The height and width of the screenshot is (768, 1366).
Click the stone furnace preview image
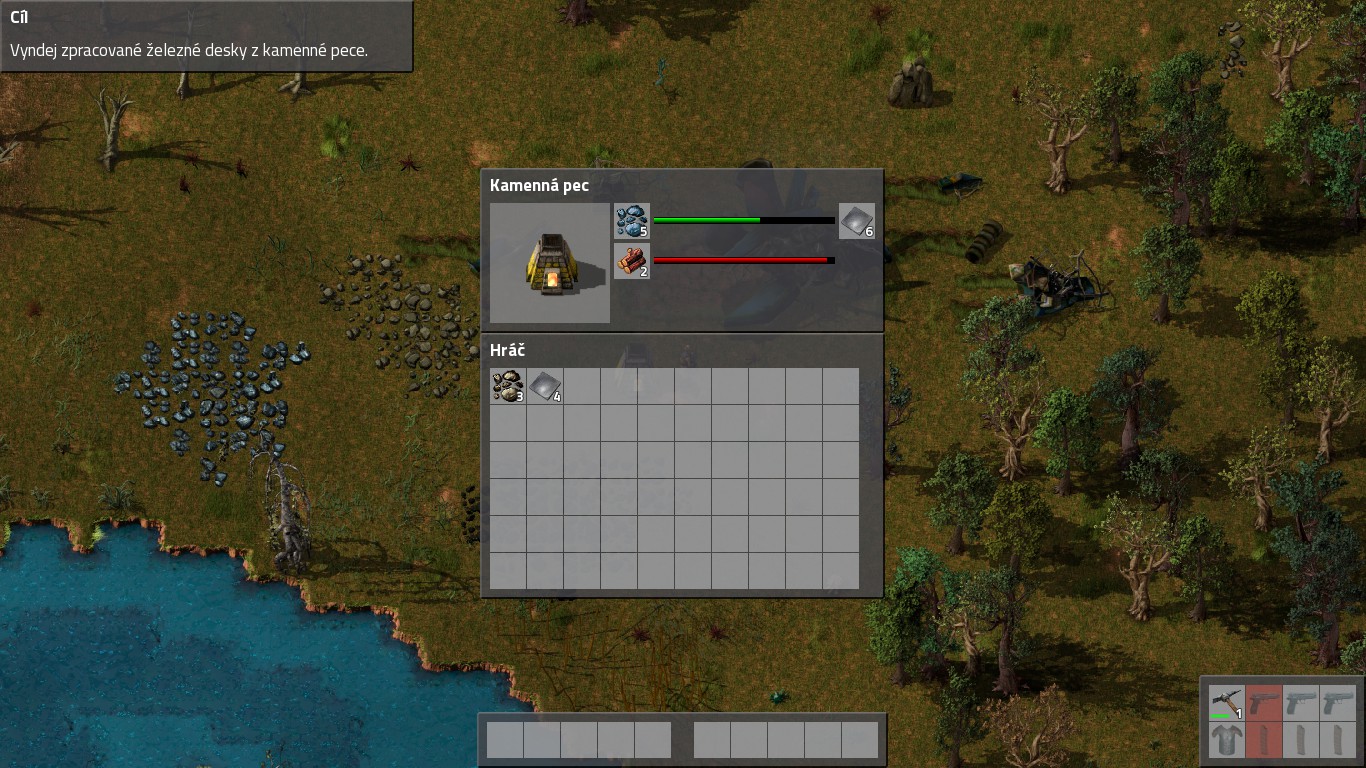click(x=550, y=263)
